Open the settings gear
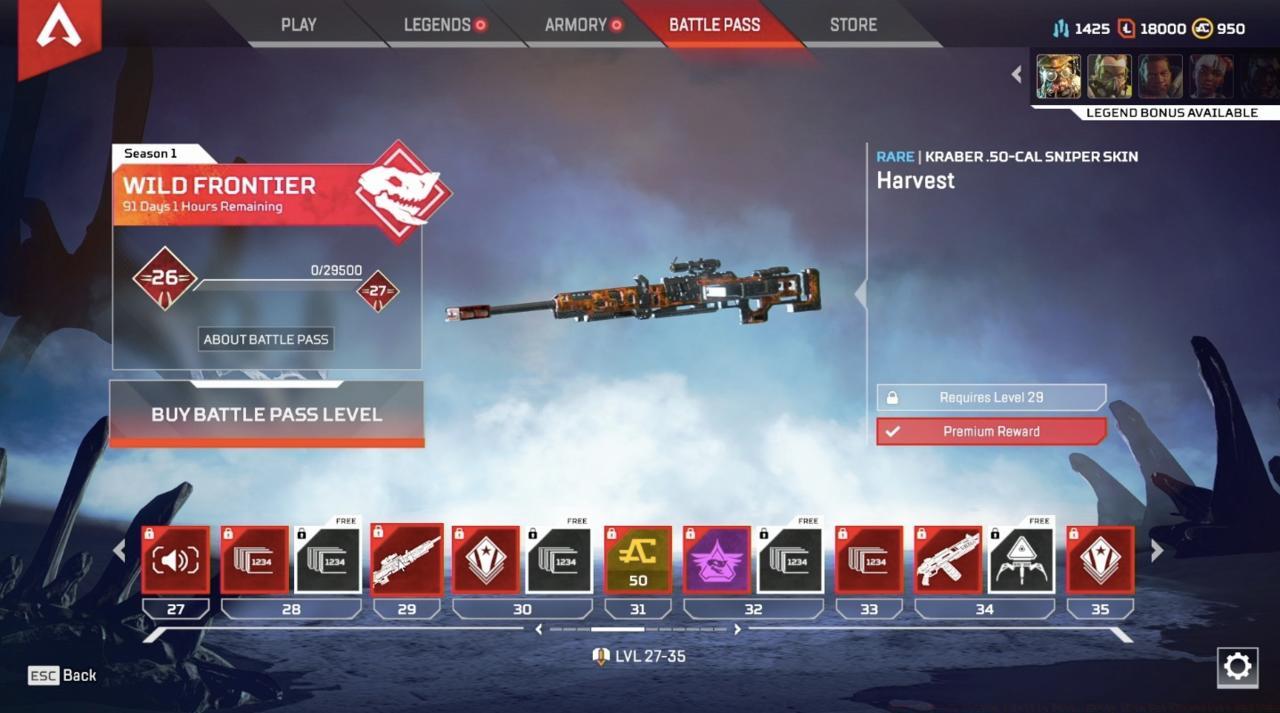Viewport: 1280px width, 713px height. (x=1237, y=667)
